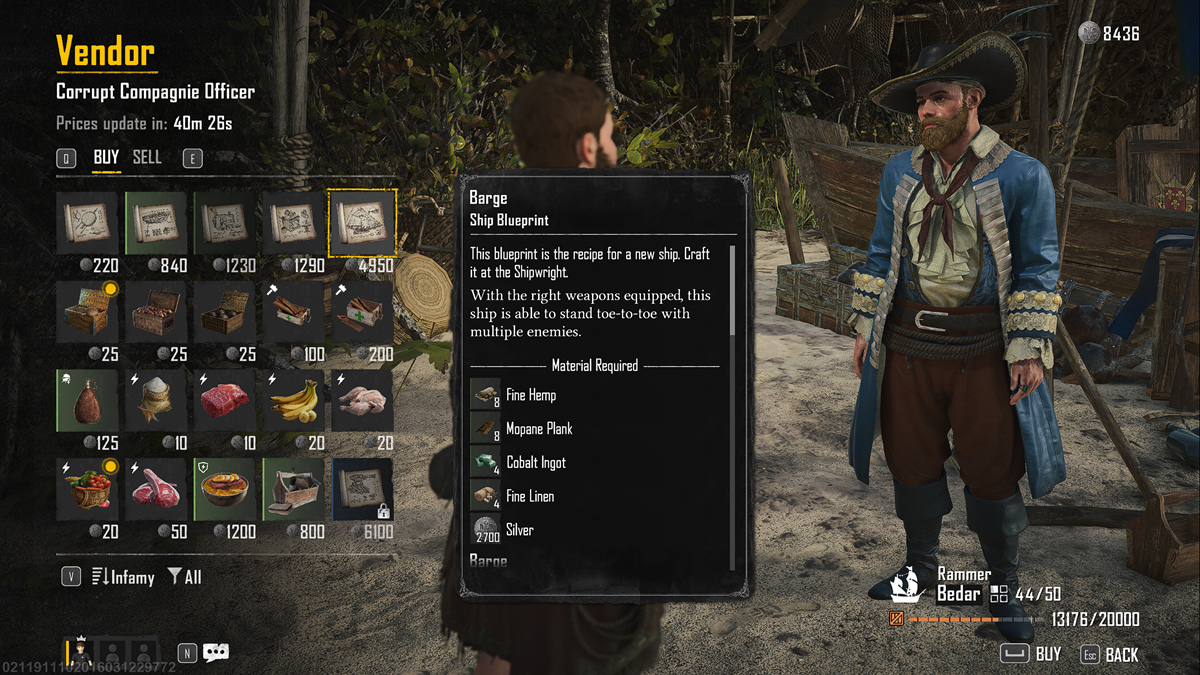Switch to the SELL tab
Viewport: 1200px width, 675px height.
[x=147, y=158]
